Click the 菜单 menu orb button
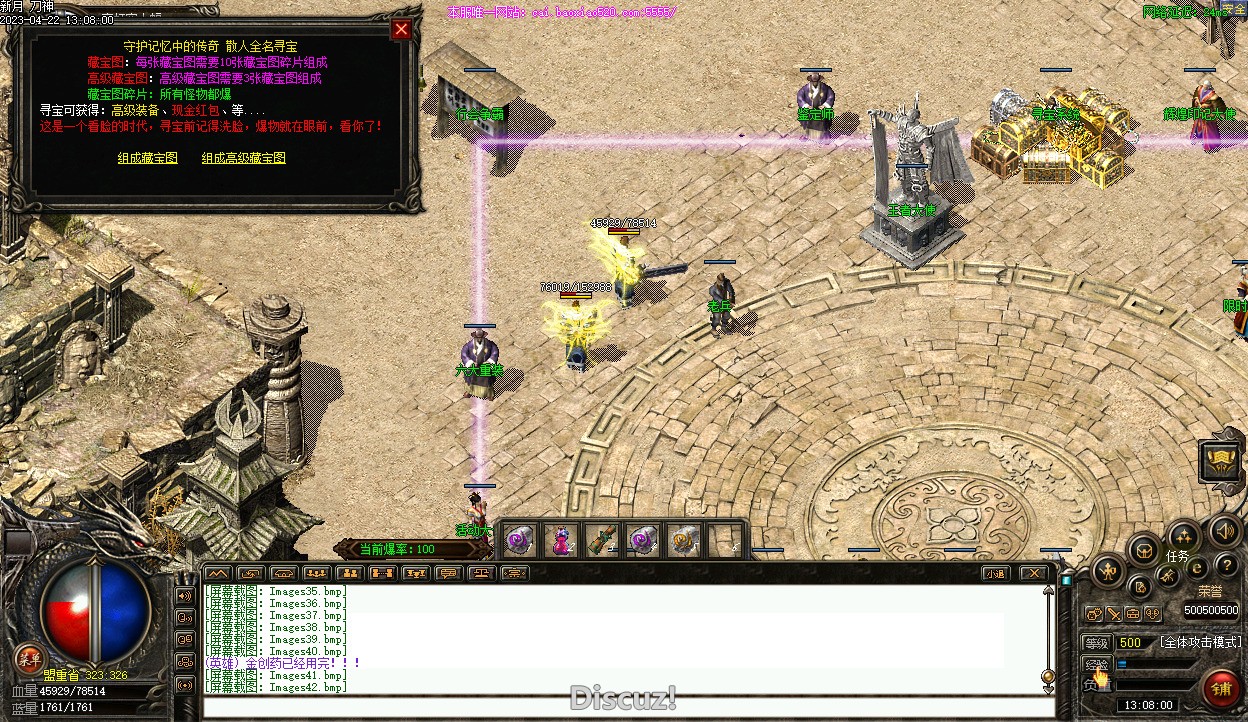The width and height of the screenshot is (1248, 722). tap(29, 658)
